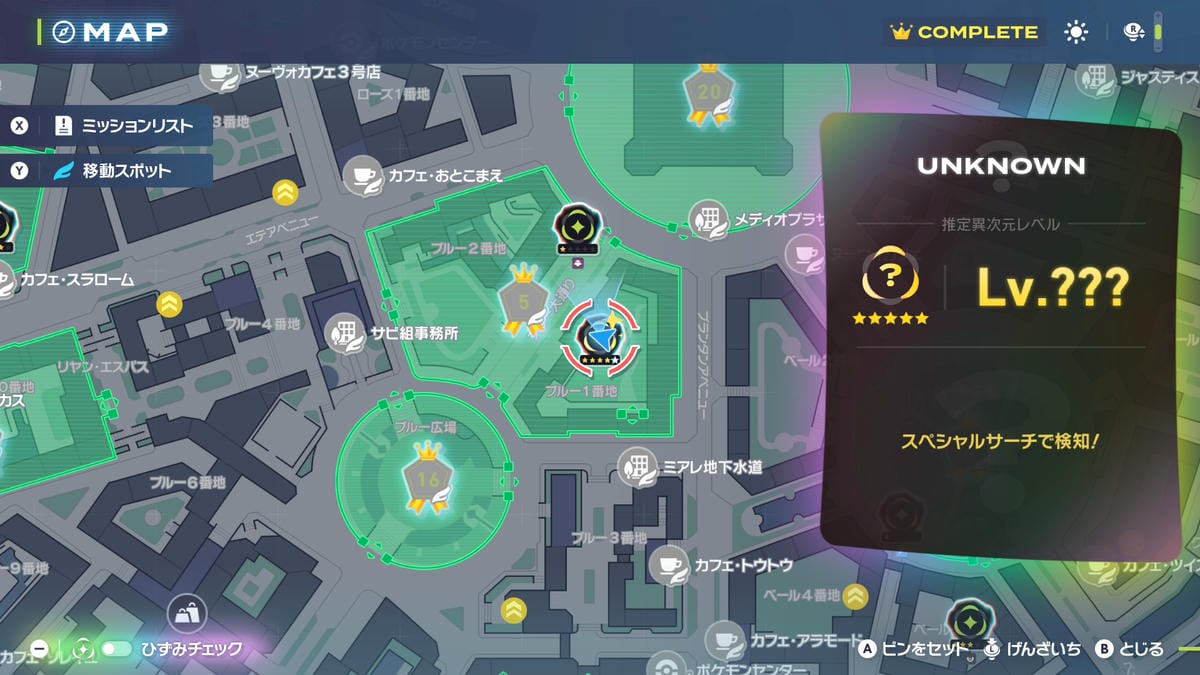Select the メディオプラザ building marker
The image size is (1200, 675).
(x=709, y=220)
